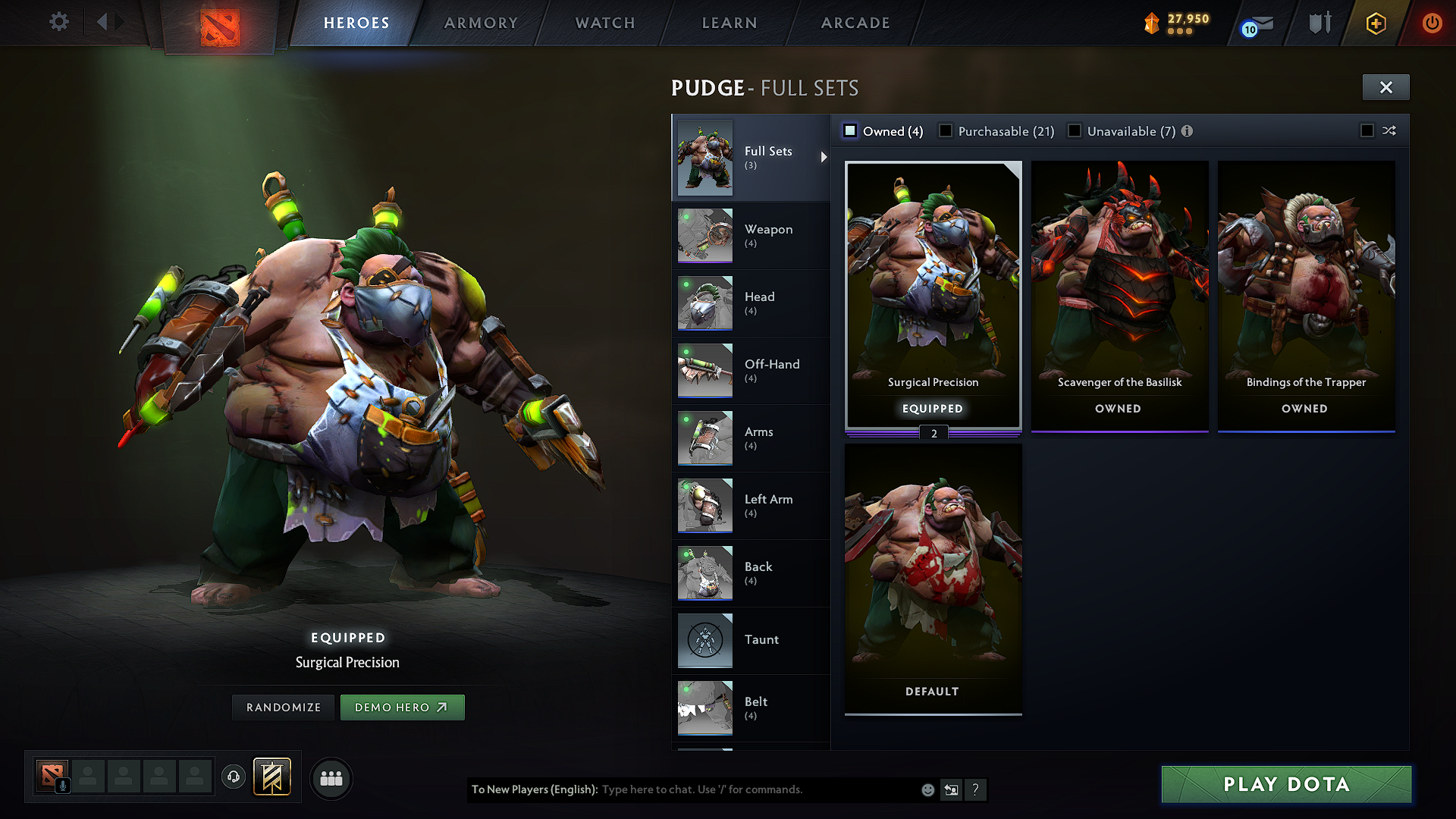Screen dimensions: 1456x819
Task: Go to the Learn tab
Action: pos(730,23)
